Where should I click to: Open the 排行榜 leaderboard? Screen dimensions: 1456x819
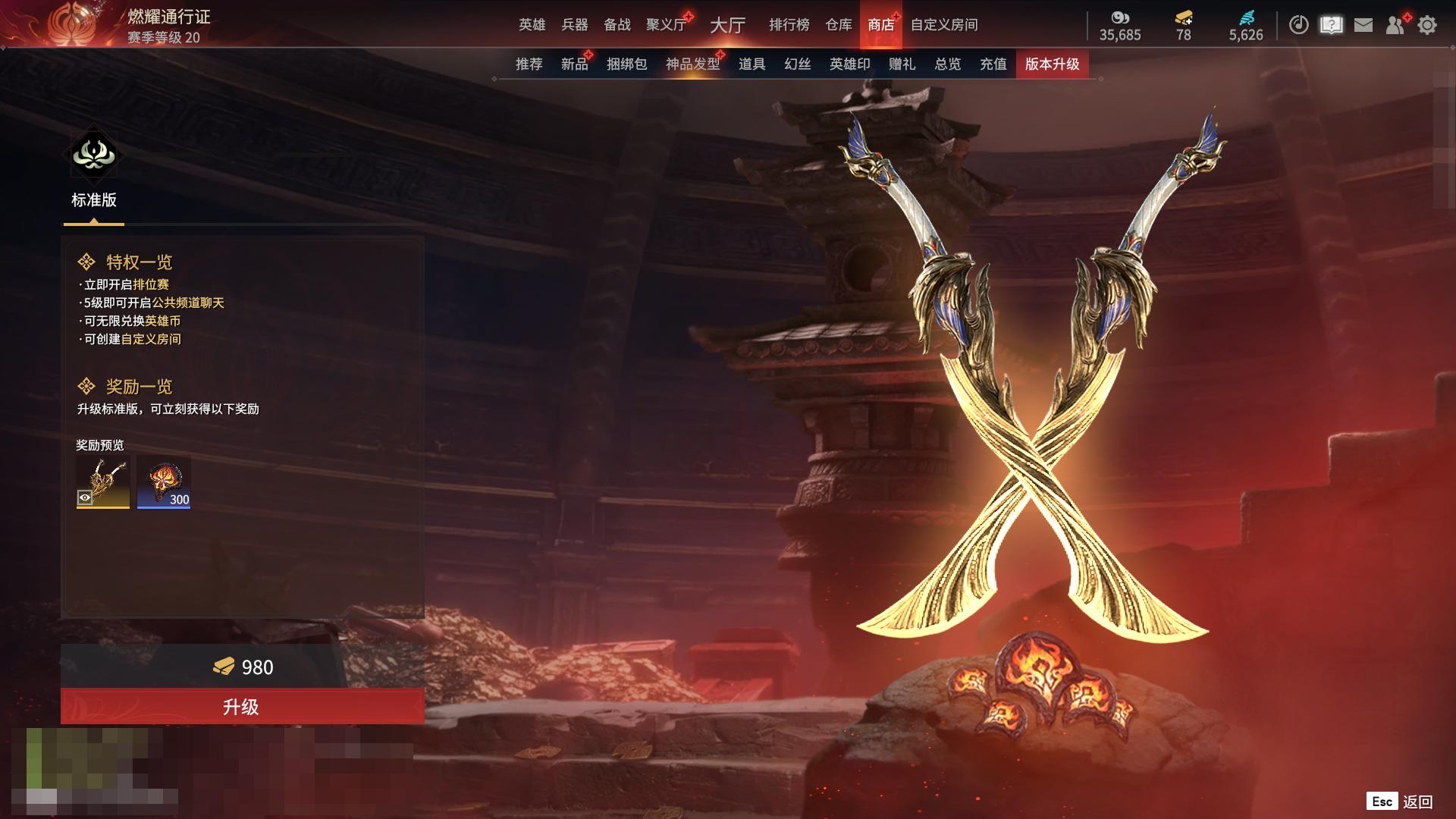tap(789, 25)
